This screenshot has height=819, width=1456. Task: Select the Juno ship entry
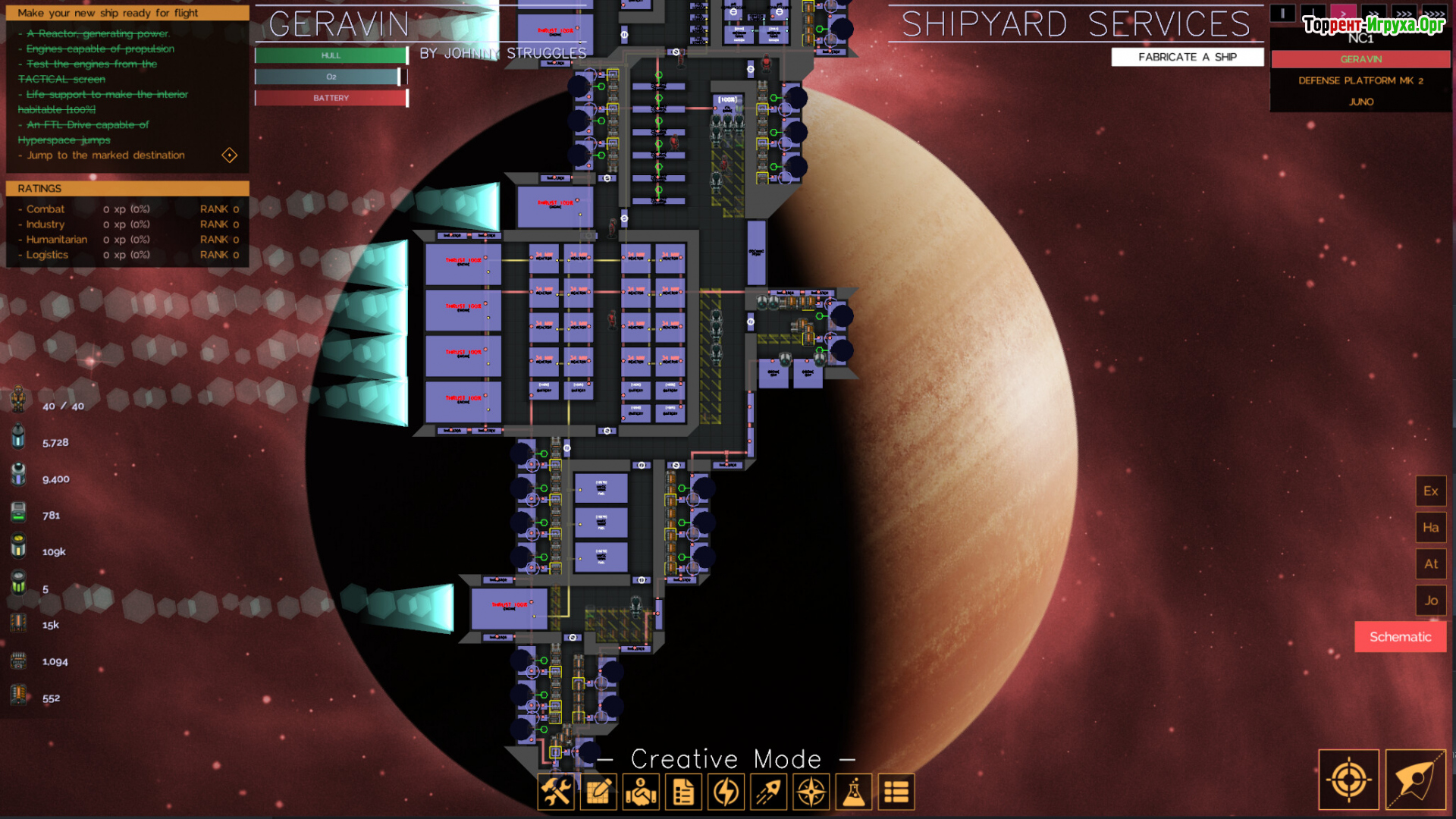point(1360,102)
